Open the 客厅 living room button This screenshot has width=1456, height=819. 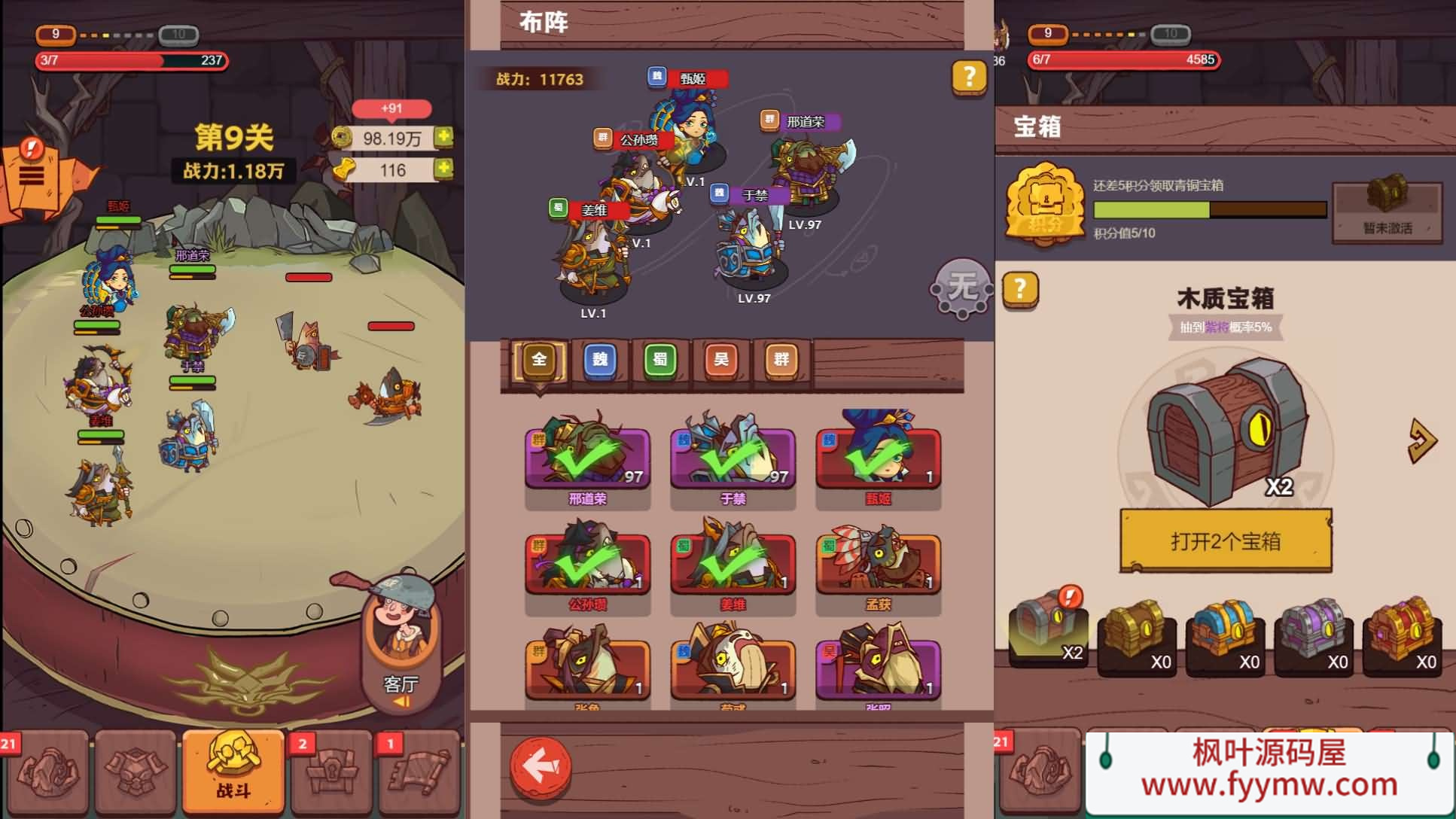401,647
